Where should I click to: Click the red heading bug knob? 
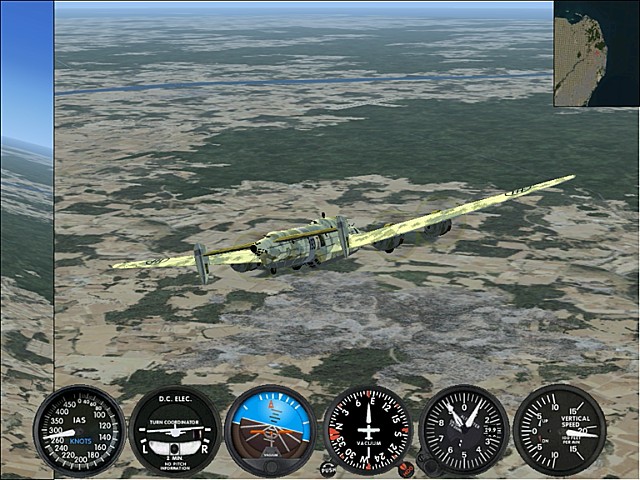405,467
